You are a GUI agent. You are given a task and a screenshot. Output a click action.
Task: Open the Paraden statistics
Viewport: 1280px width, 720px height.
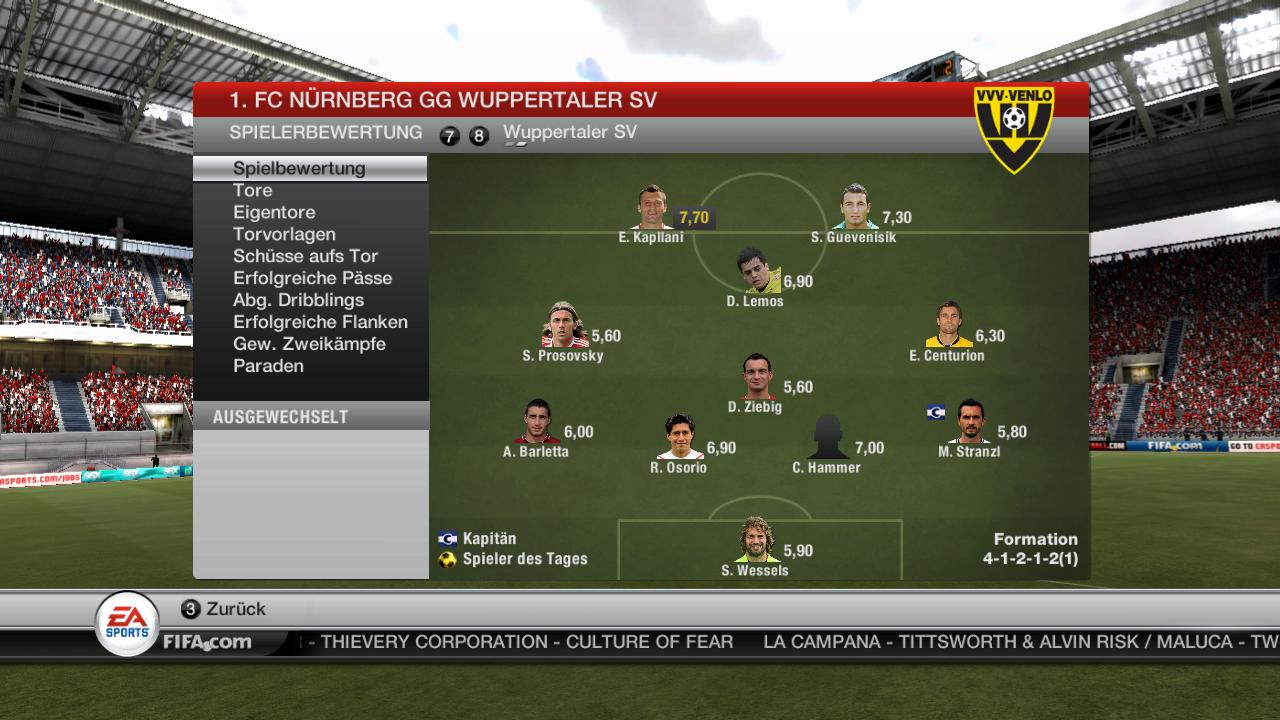(x=268, y=366)
